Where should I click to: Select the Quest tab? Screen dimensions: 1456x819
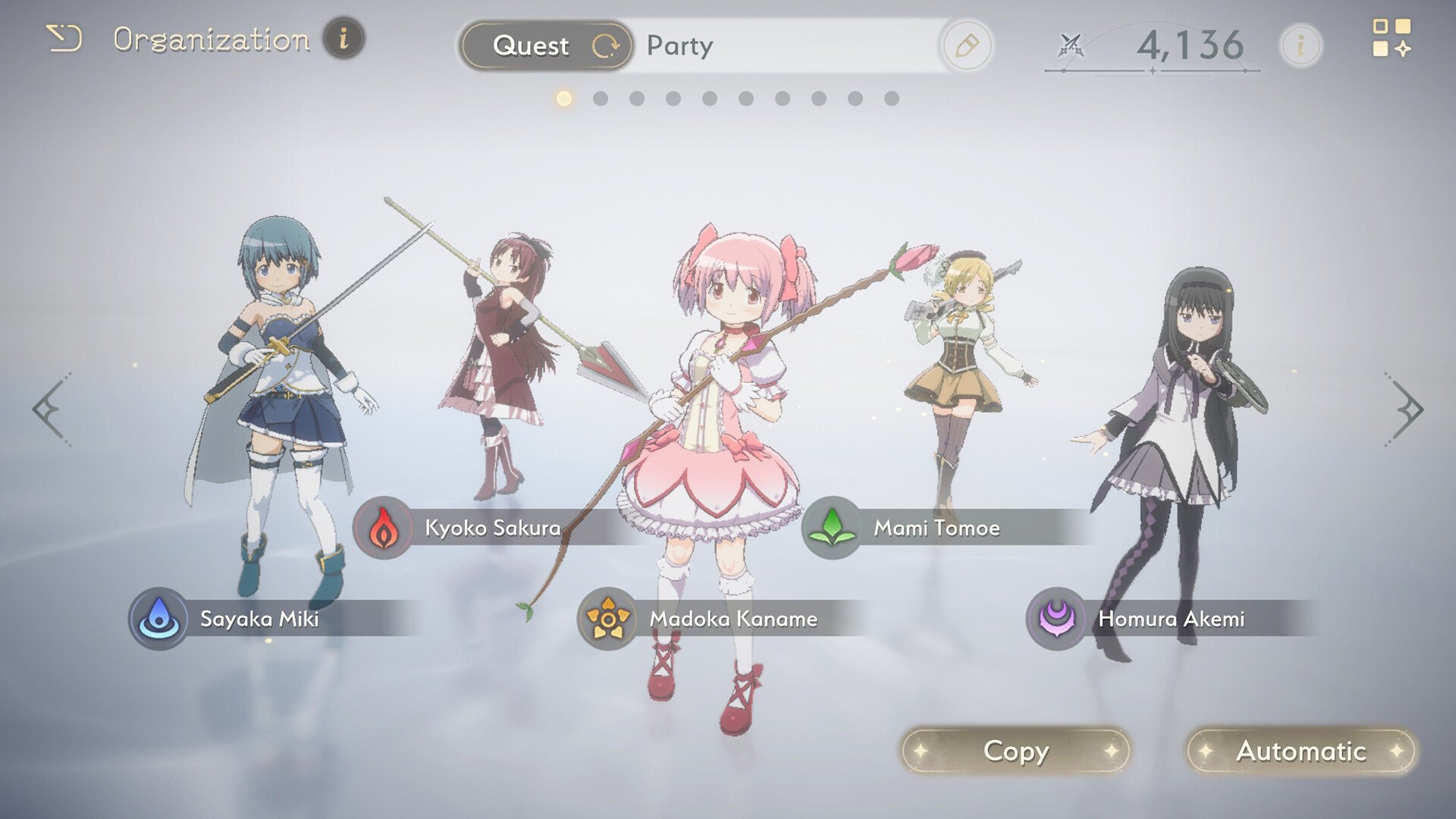pos(532,46)
